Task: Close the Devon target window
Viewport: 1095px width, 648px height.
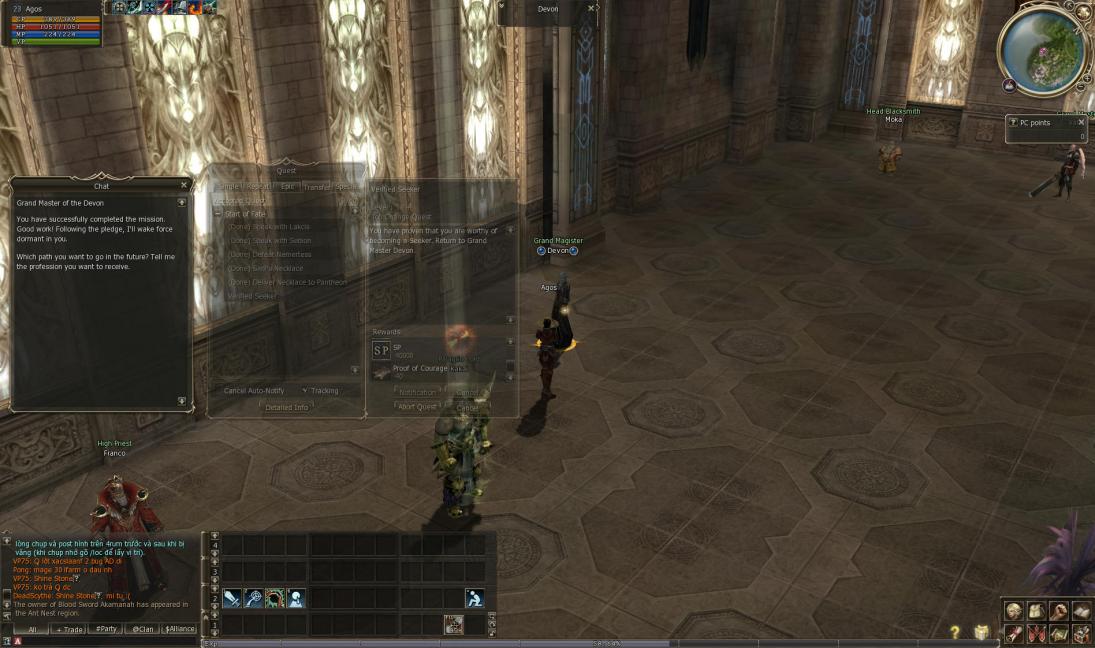Action: pyautogui.click(x=591, y=8)
